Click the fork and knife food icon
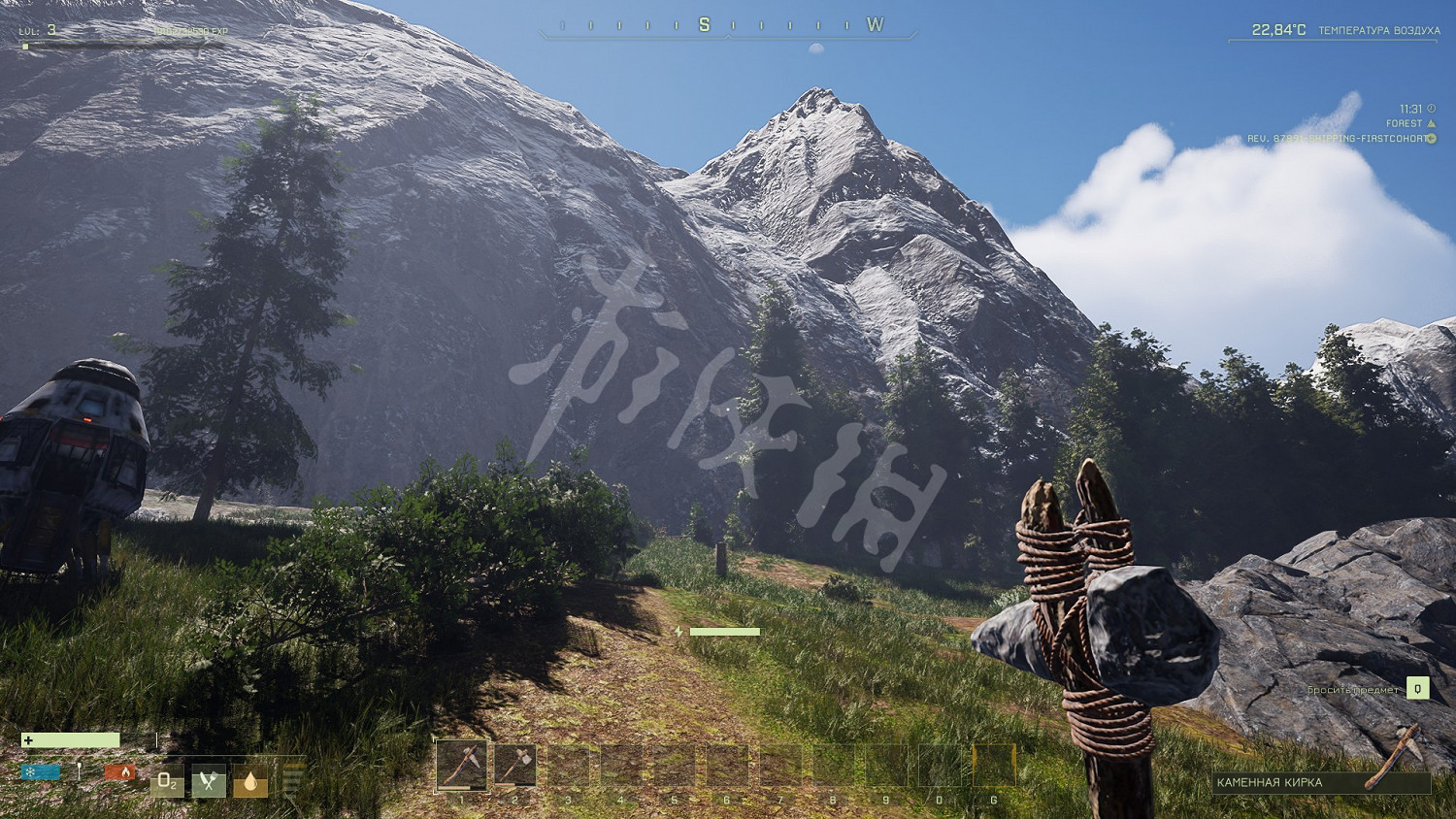The image size is (1456, 819). (x=209, y=780)
